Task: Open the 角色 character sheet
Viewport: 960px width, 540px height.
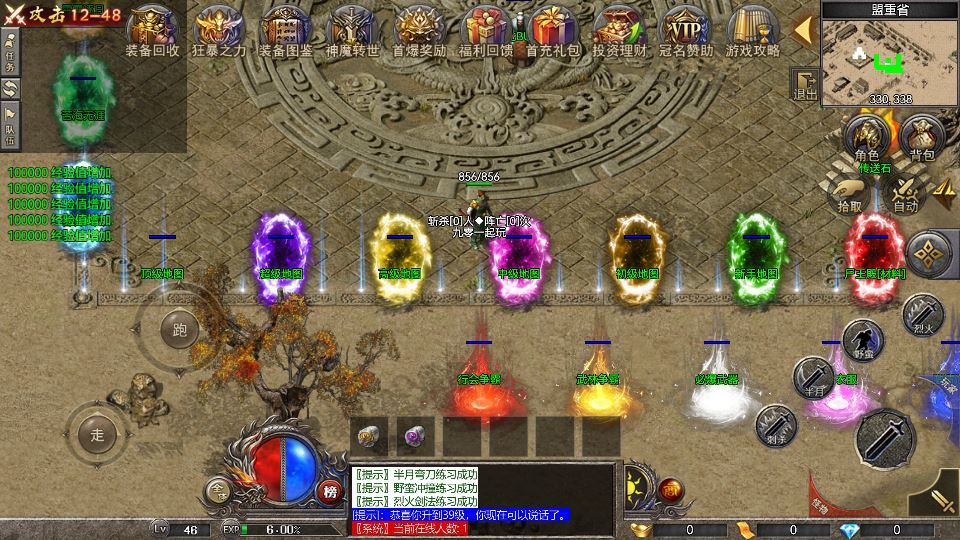Action: click(x=866, y=138)
